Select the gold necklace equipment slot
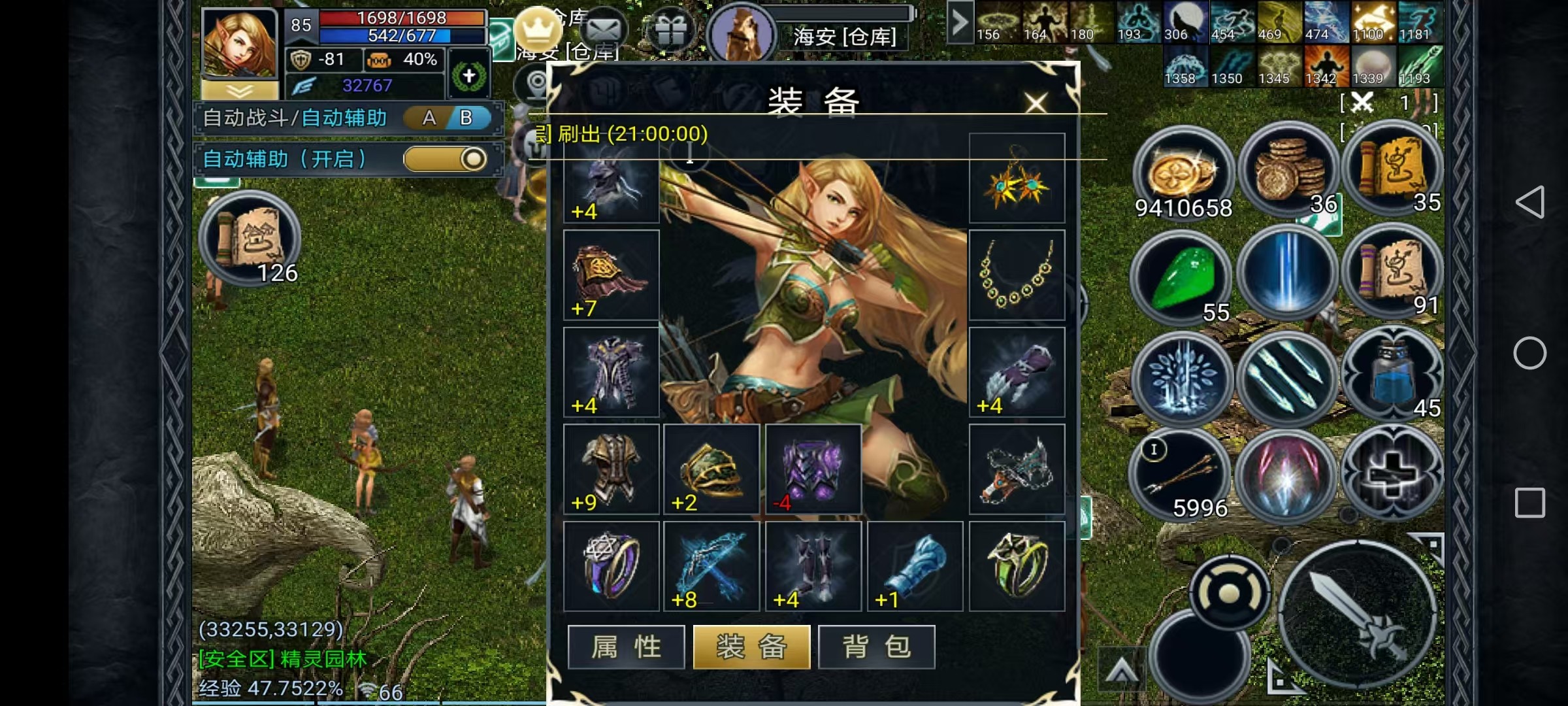 pyautogui.click(x=1017, y=275)
